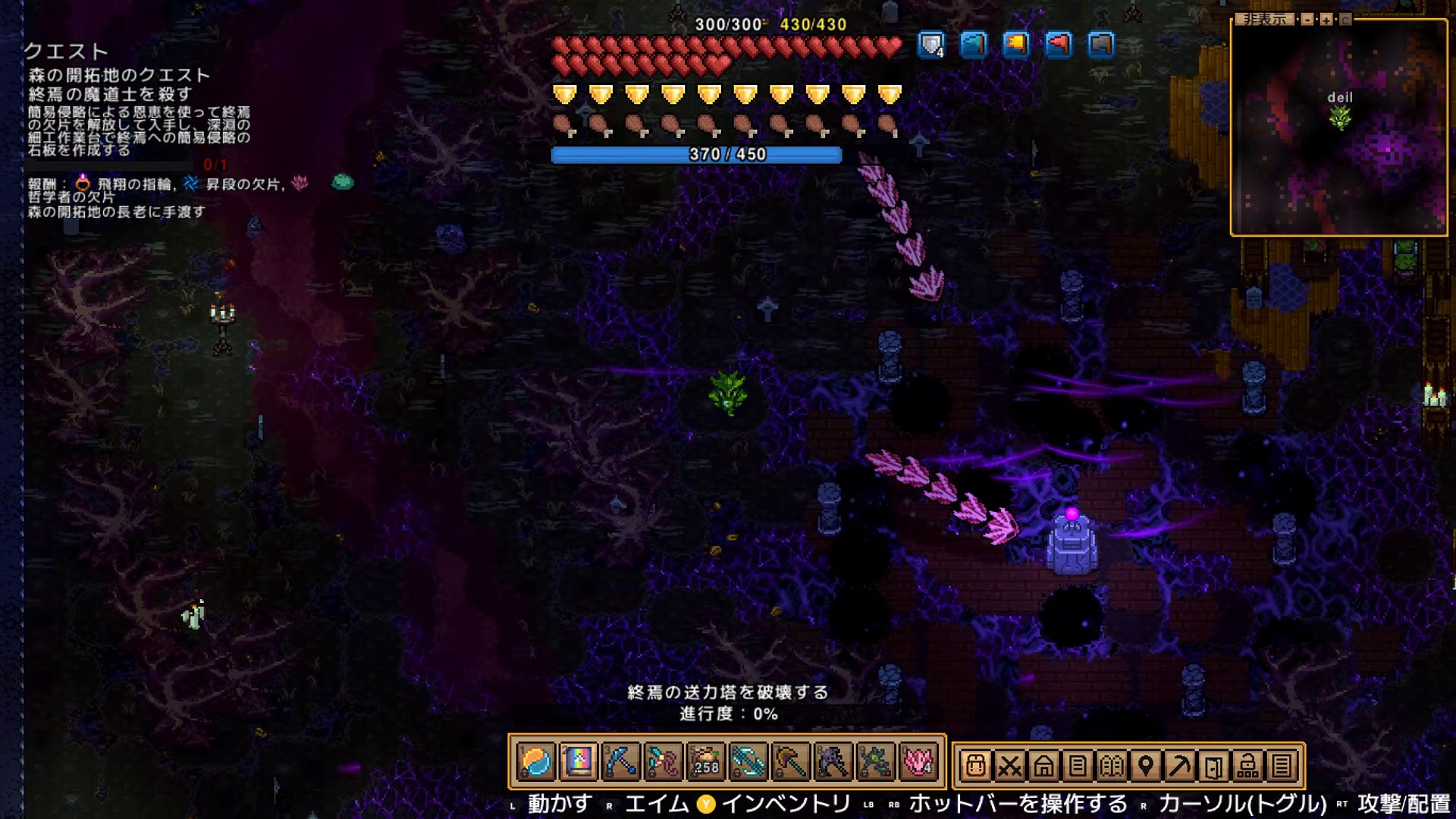Open the house settlement button
Image resolution: width=1456 pixels, height=819 pixels.
pyautogui.click(x=1043, y=766)
